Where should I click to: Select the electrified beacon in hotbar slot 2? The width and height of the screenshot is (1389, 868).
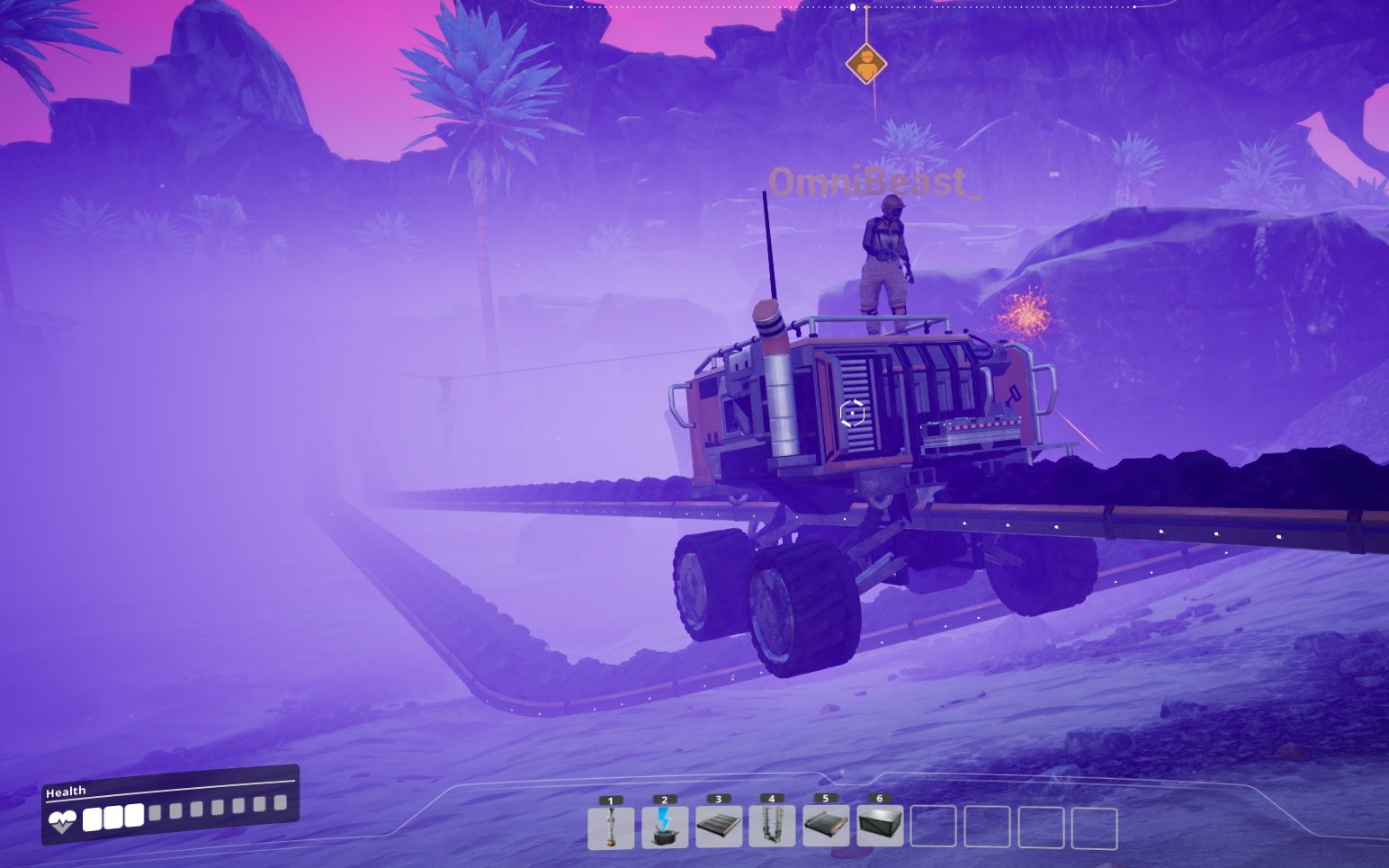pos(665,826)
